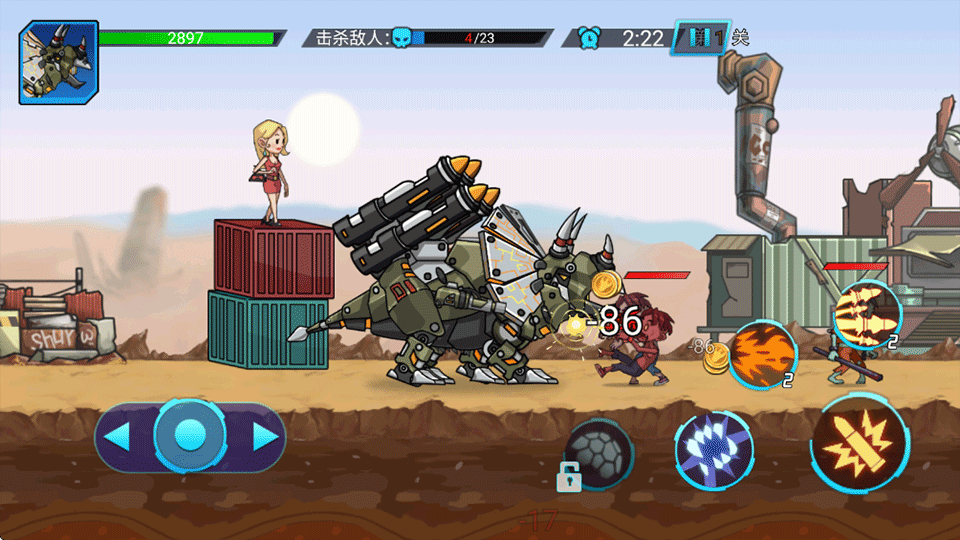Move left with the left arrow

point(119,436)
